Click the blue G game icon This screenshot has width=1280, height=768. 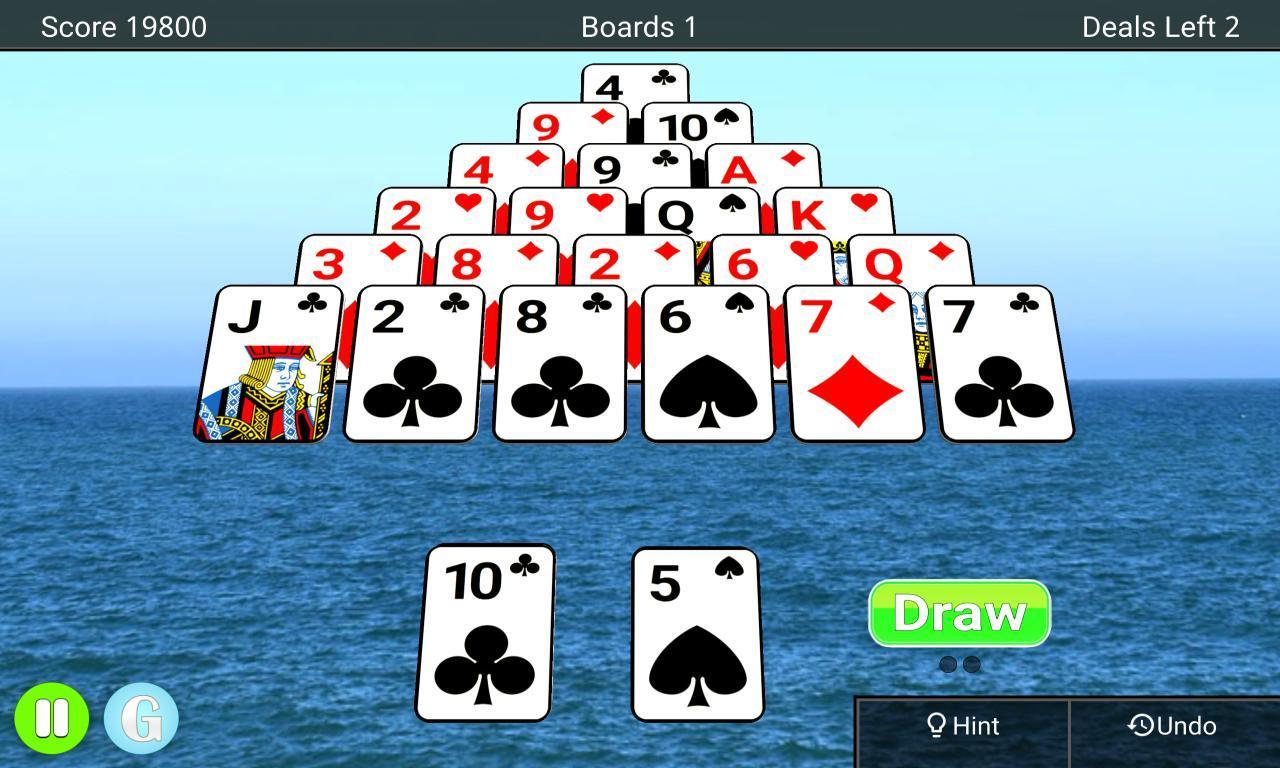pyautogui.click(x=140, y=716)
